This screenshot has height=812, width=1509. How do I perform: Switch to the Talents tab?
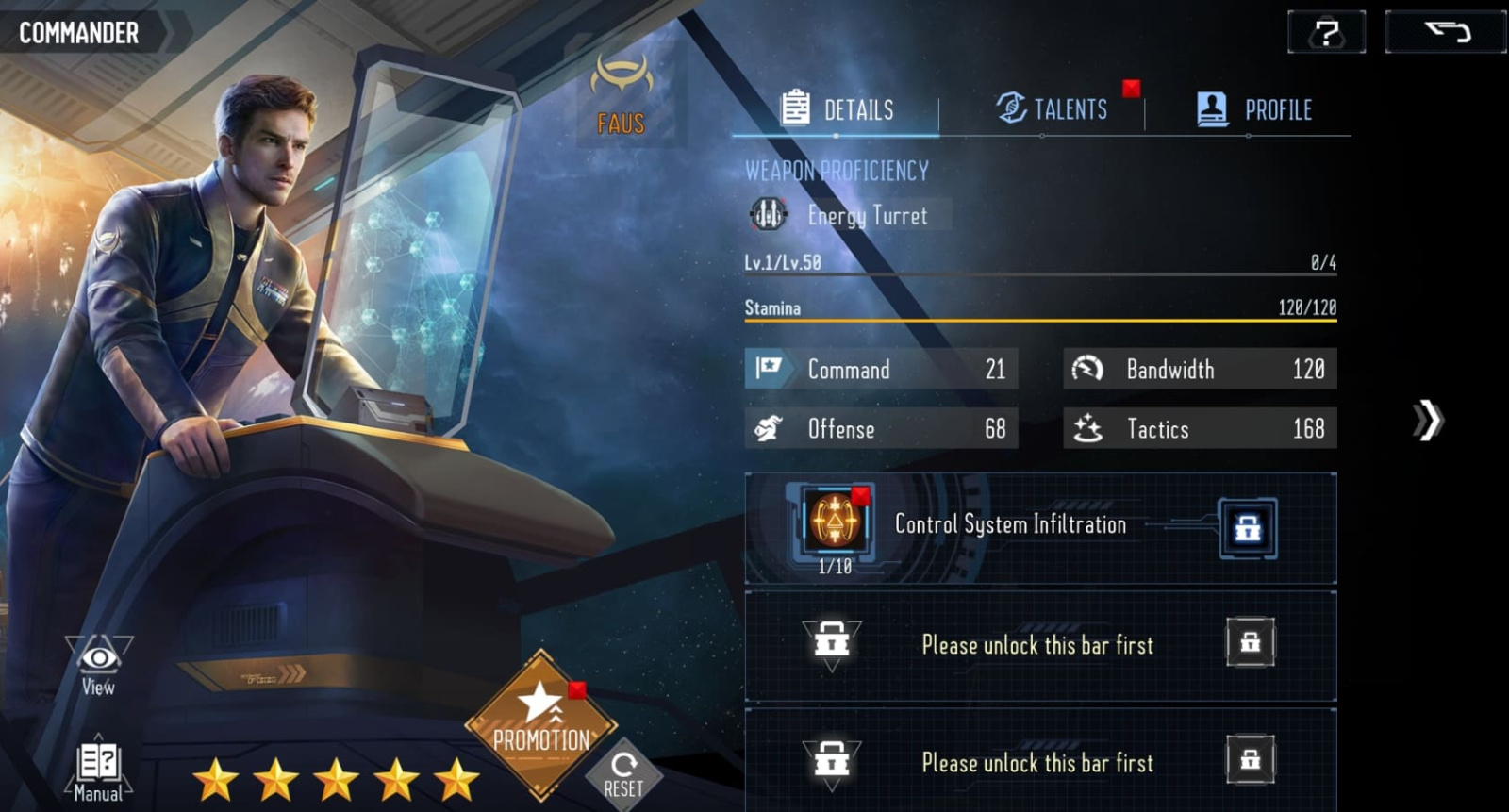[x=1053, y=109]
